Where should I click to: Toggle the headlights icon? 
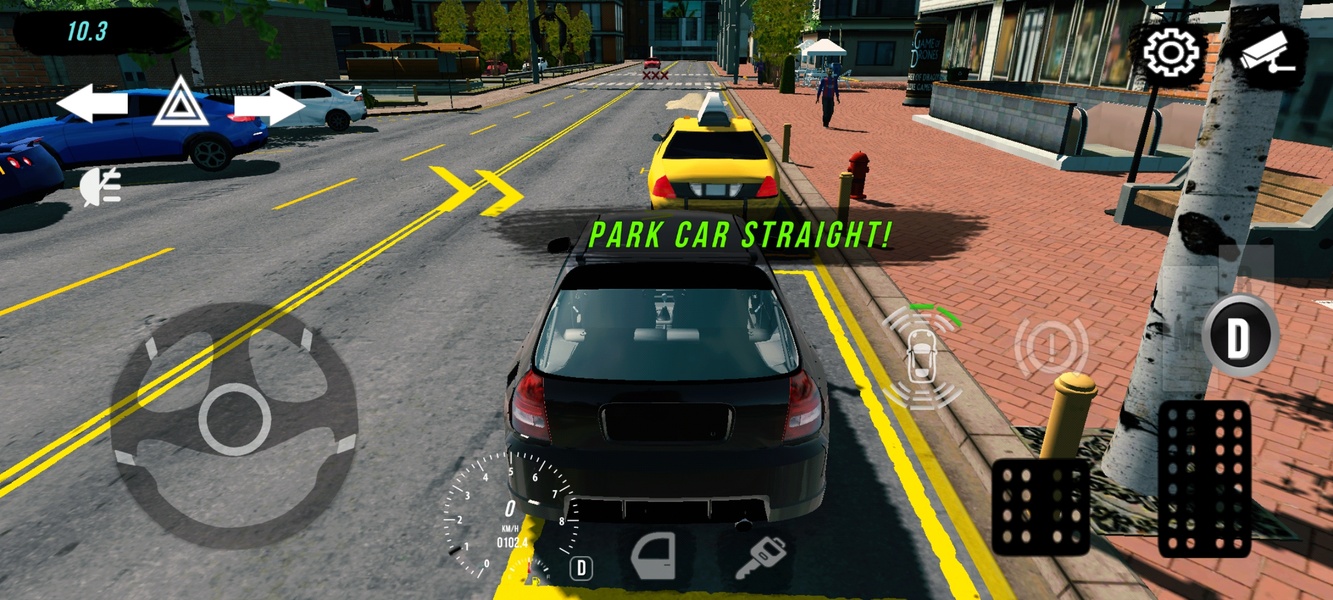click(101, 187)
